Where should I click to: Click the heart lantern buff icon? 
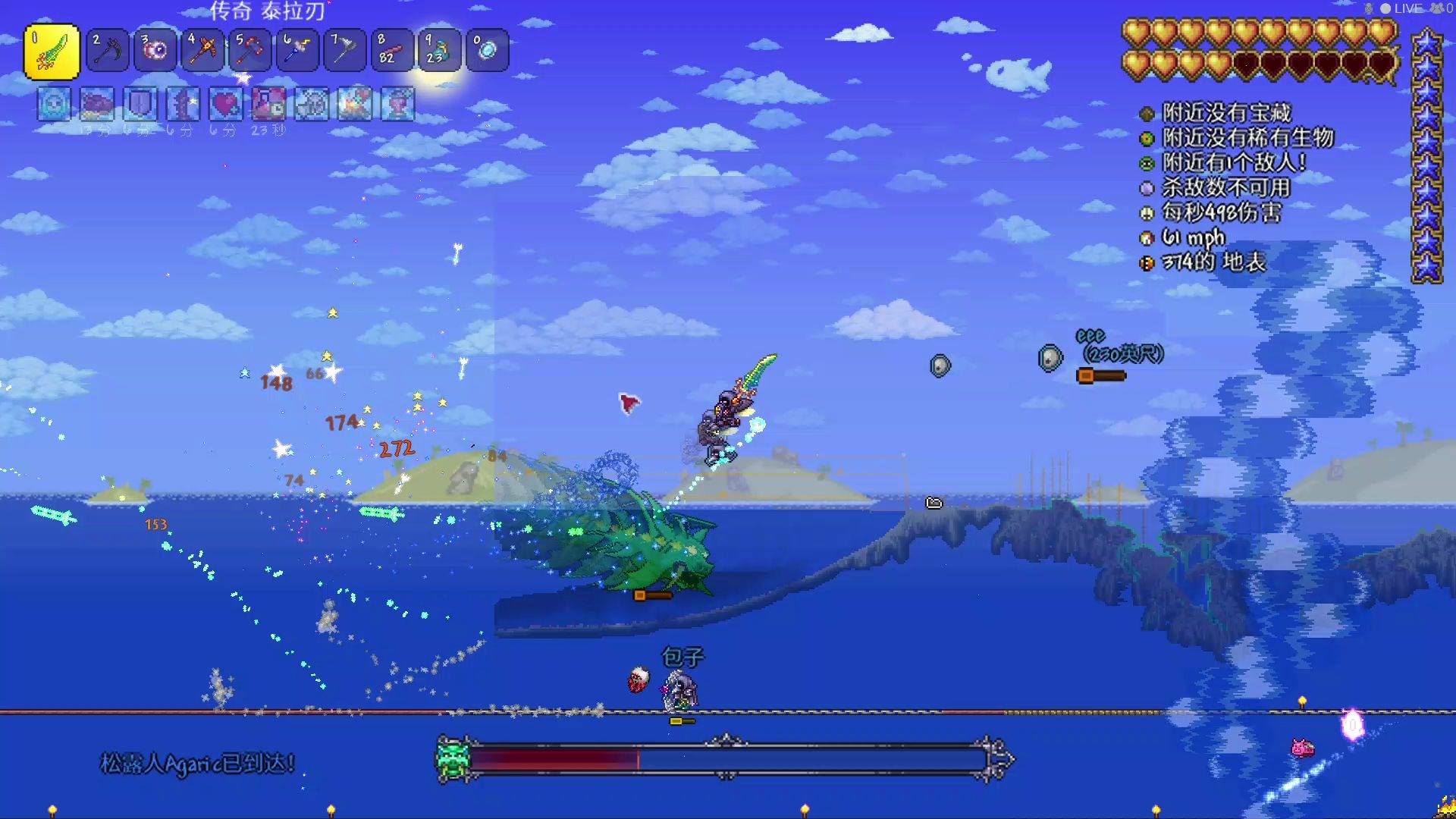pyautogui.click(x=398, y=105)
